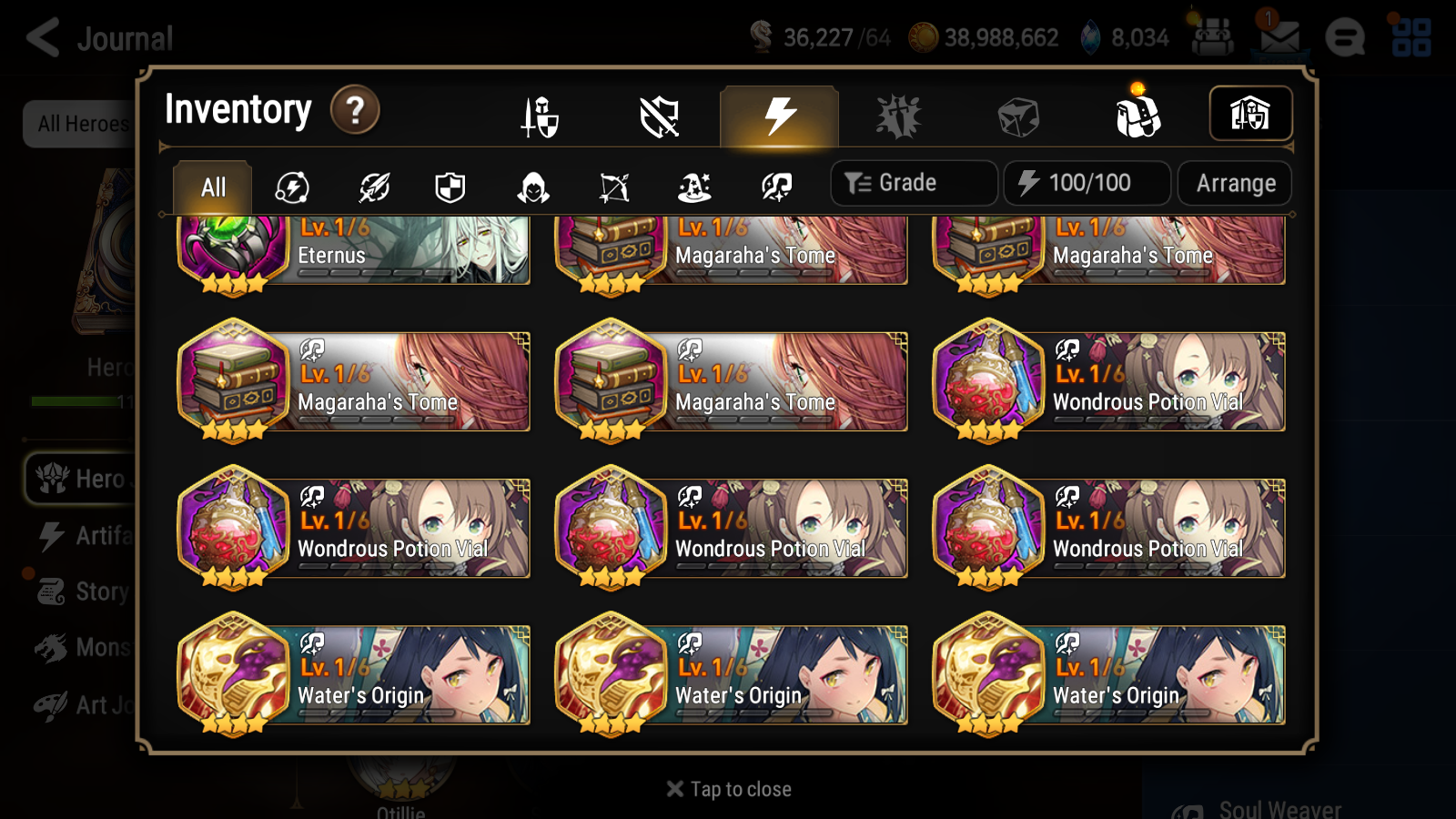Screen dimensions: 1456x819
Task: Open the Materials cube tab
Action: pos(1017,116)
